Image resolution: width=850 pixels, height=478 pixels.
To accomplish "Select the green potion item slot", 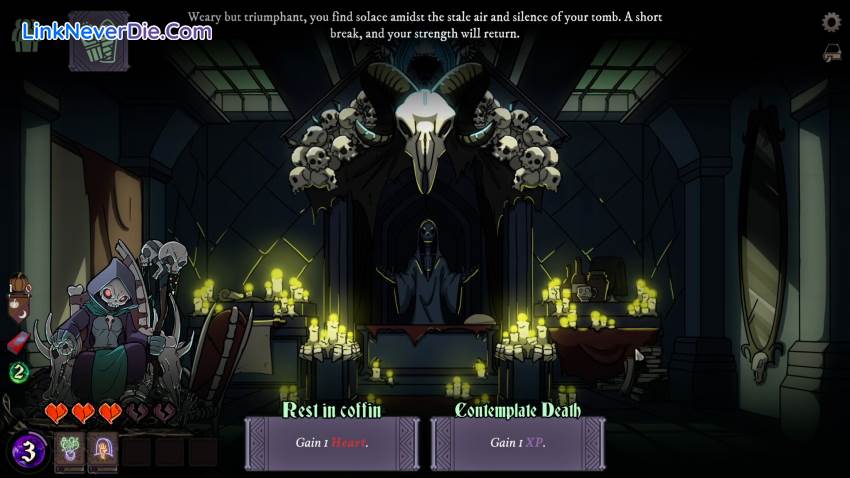I will (x=69, y=451).
